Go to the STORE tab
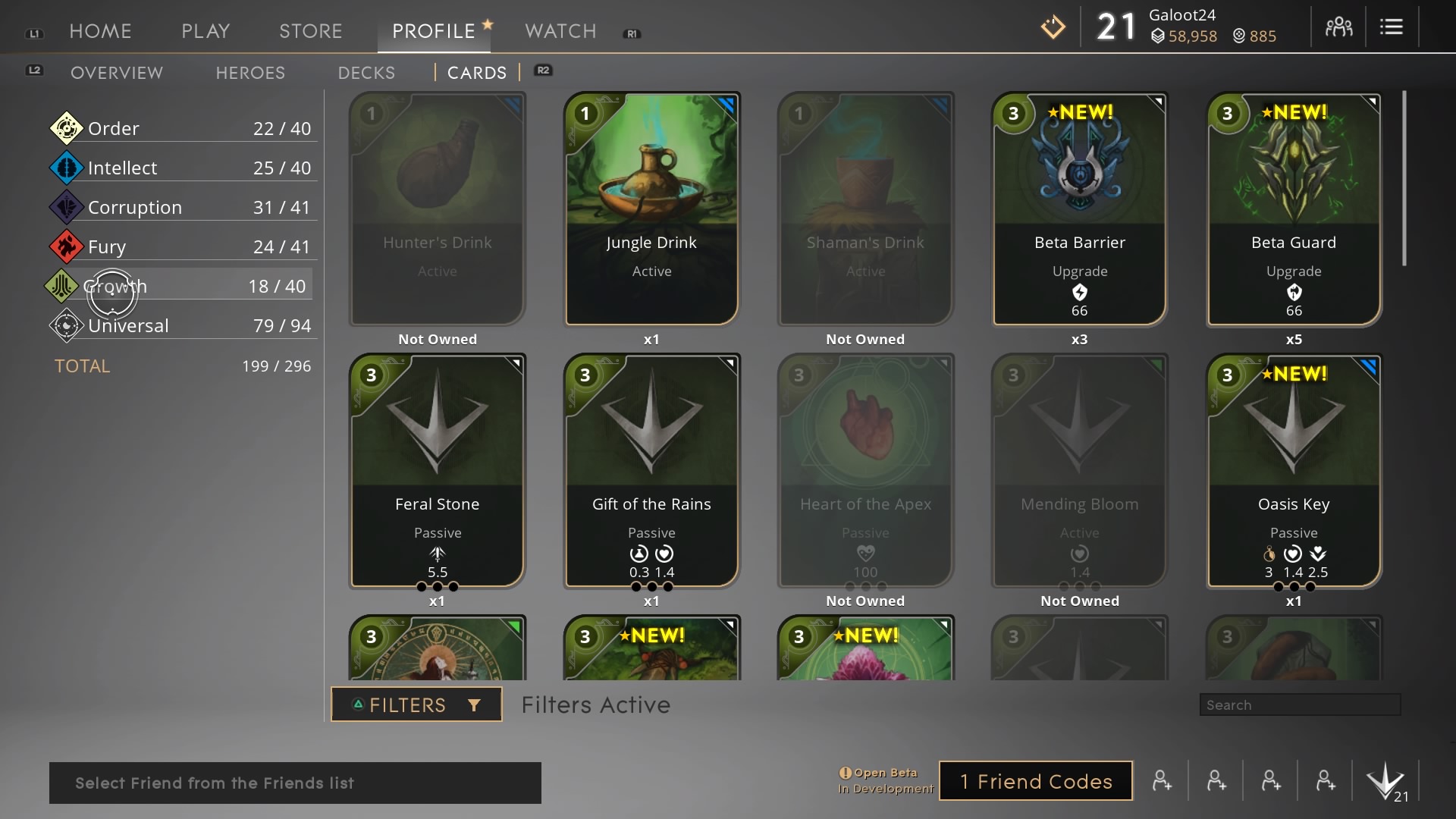Image resolution: width=1456 pixels, height=819 pixels. [x=310, y=31]
